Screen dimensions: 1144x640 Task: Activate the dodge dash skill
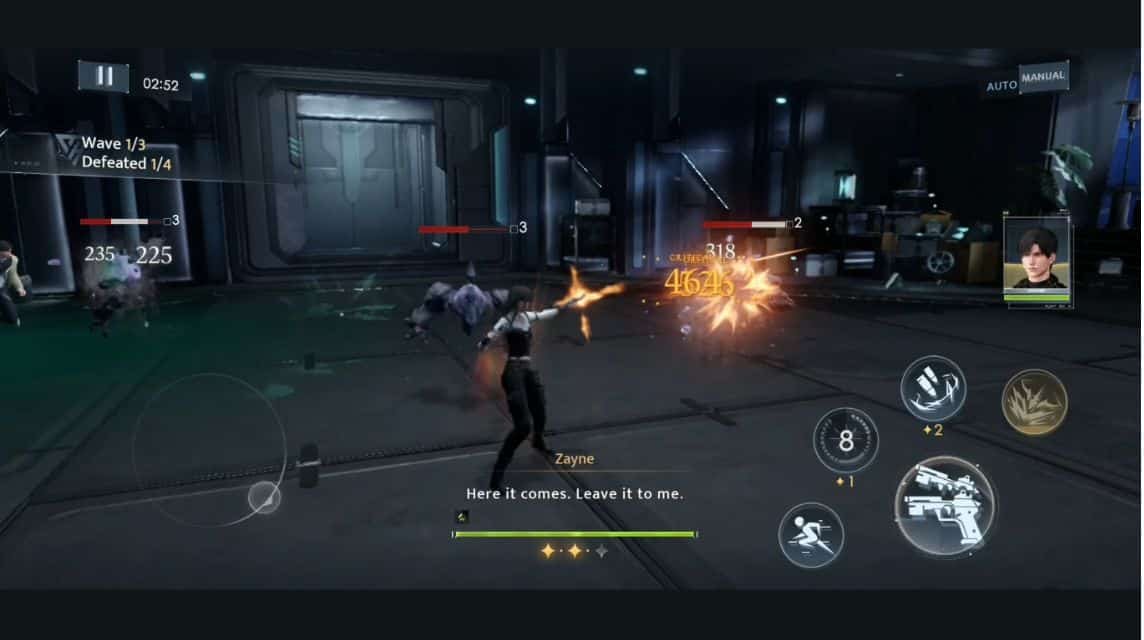[x=810, y=535]
